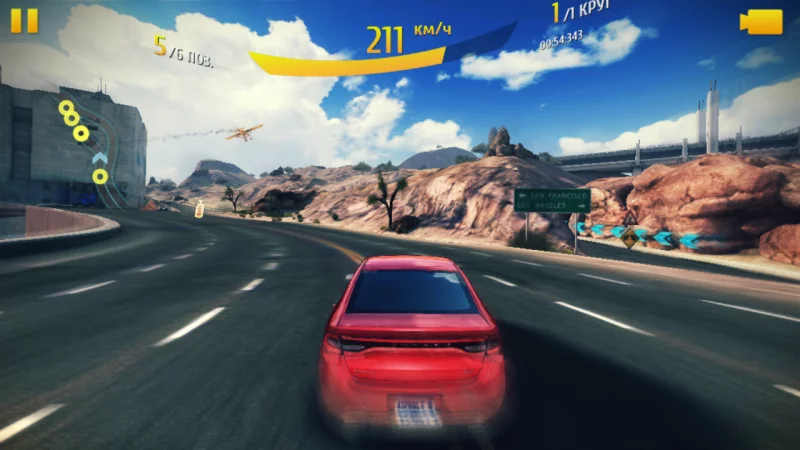Pause the race with the pause button
The height and width of the screenshot is (450, 800).
[25, 21]
